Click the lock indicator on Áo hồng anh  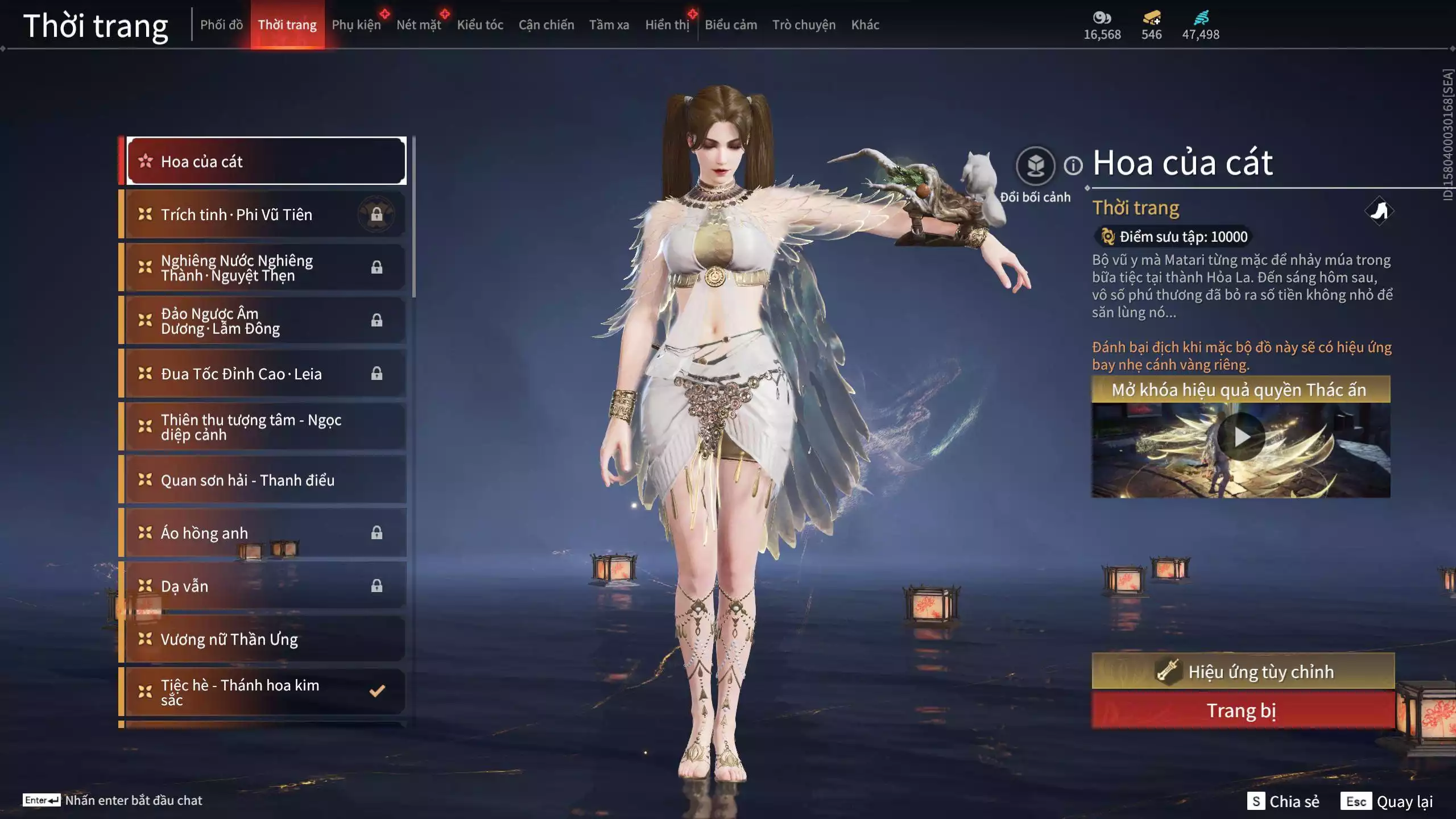[x=377, y=533]
